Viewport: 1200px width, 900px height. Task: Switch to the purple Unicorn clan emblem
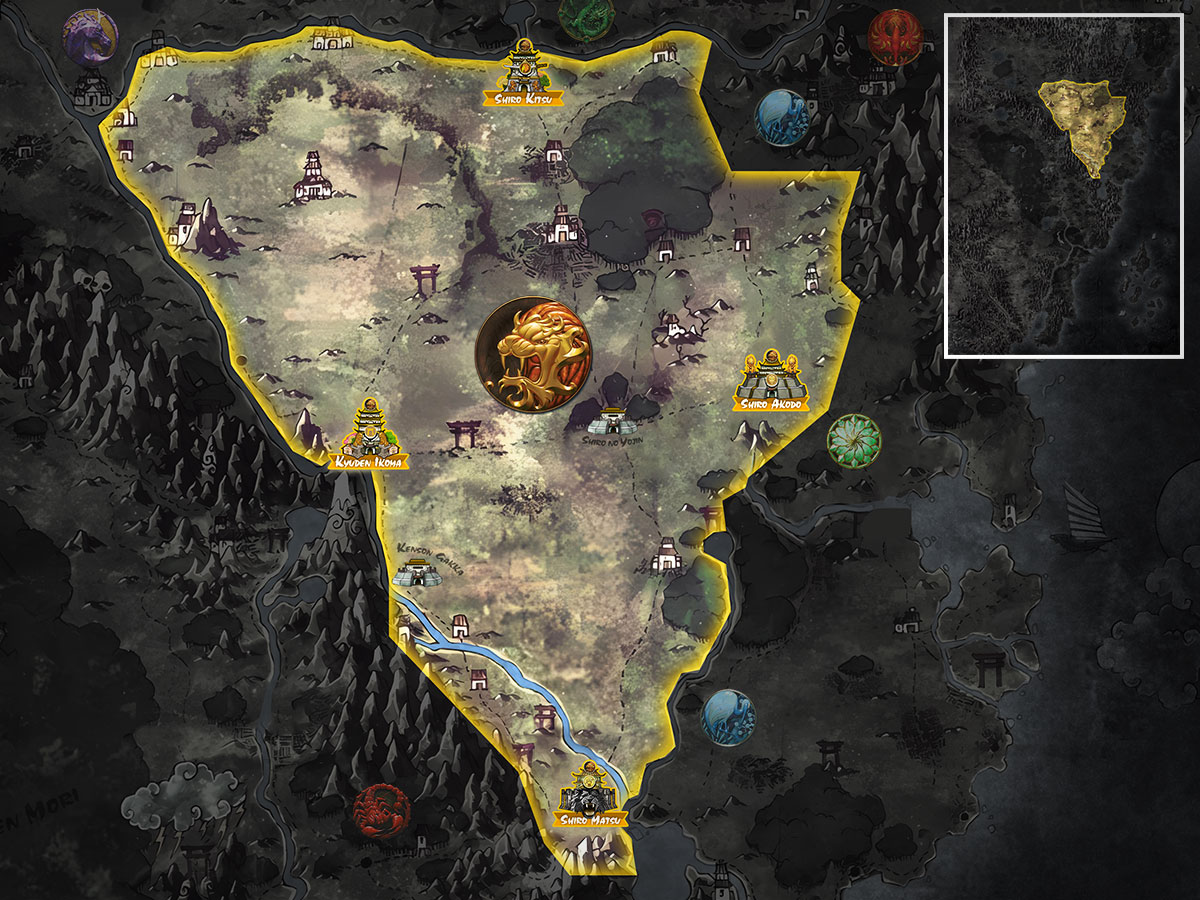point(91,36)
